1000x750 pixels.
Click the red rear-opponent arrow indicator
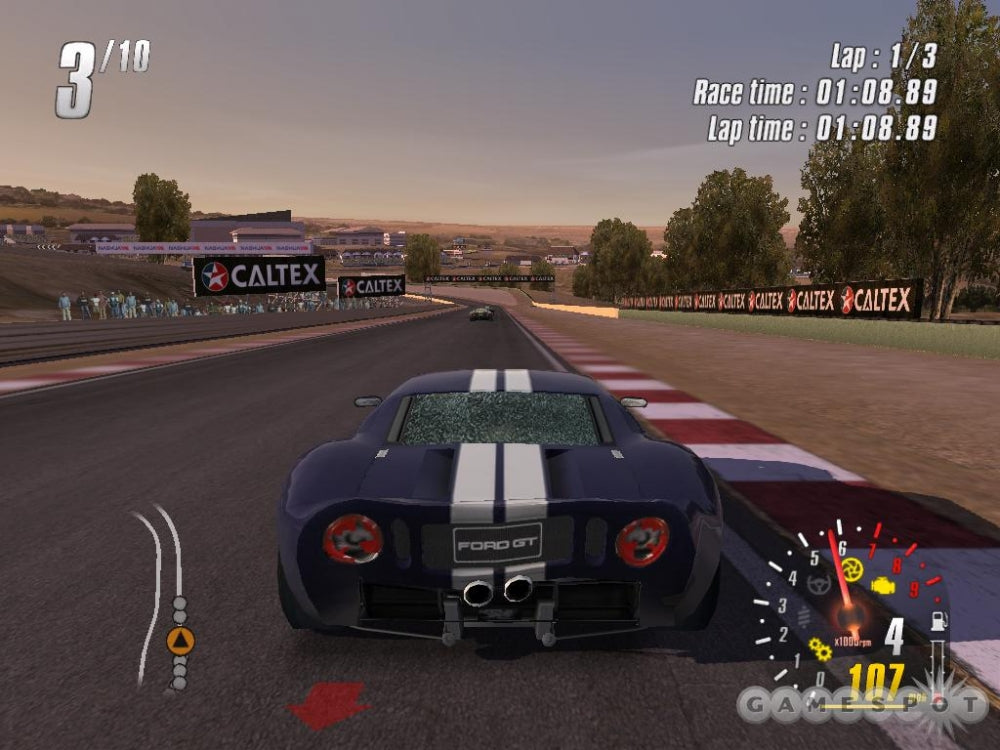(327, 704)
